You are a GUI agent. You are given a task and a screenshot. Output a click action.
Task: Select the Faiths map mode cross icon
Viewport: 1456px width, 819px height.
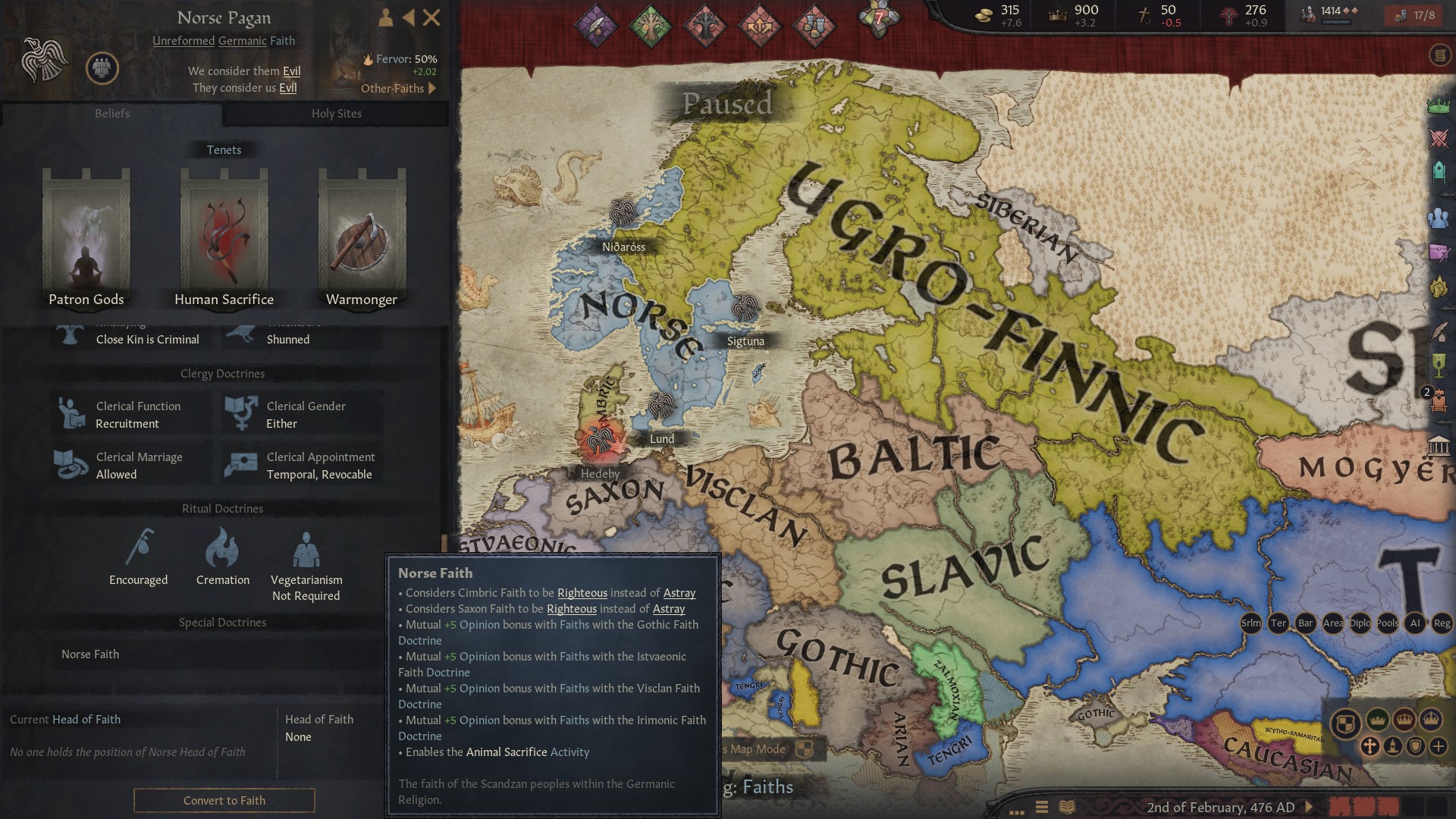[x=1370, y=747]
